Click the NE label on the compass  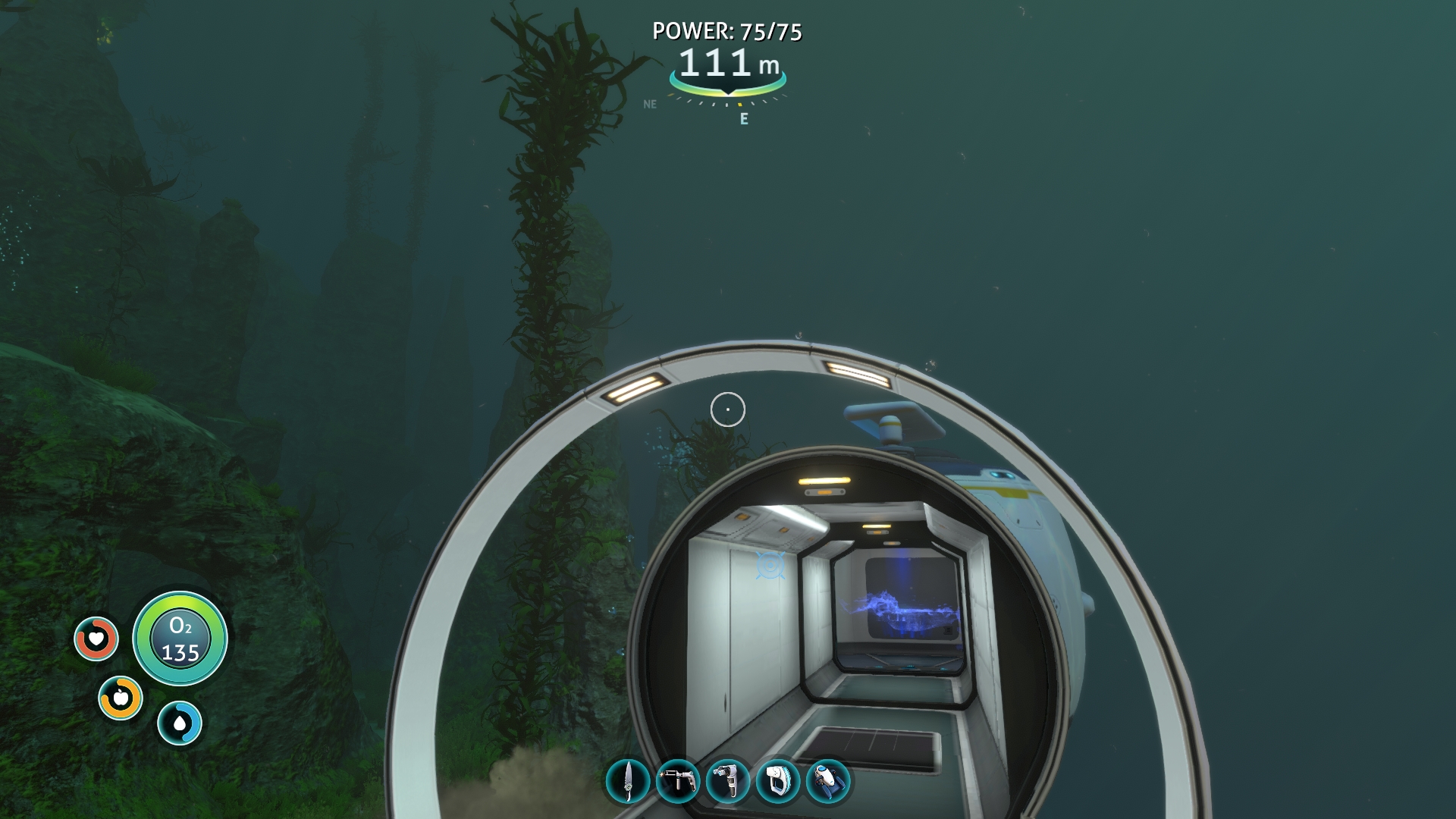(x=650, y=104)
